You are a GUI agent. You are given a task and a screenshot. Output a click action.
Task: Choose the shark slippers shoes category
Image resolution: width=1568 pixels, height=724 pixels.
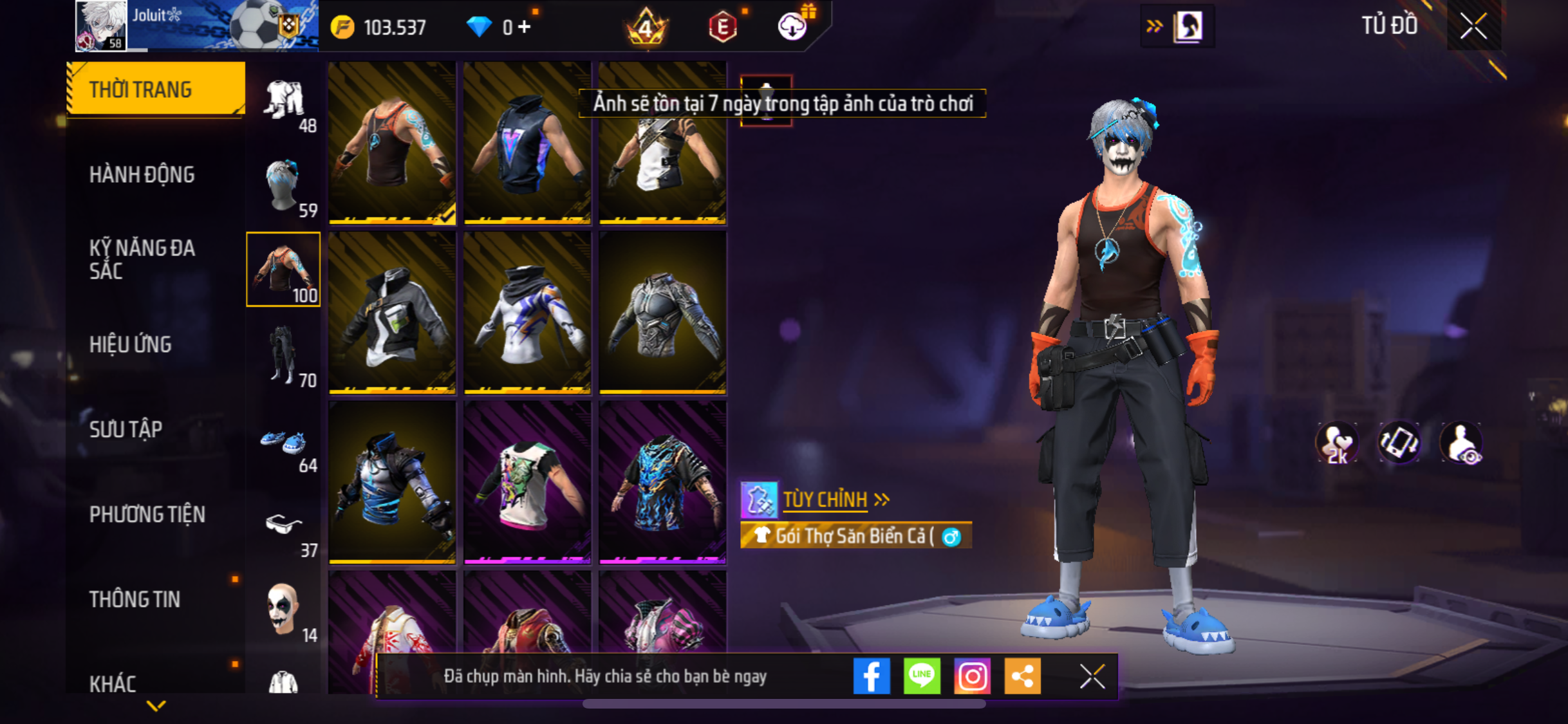coord(283,445)
